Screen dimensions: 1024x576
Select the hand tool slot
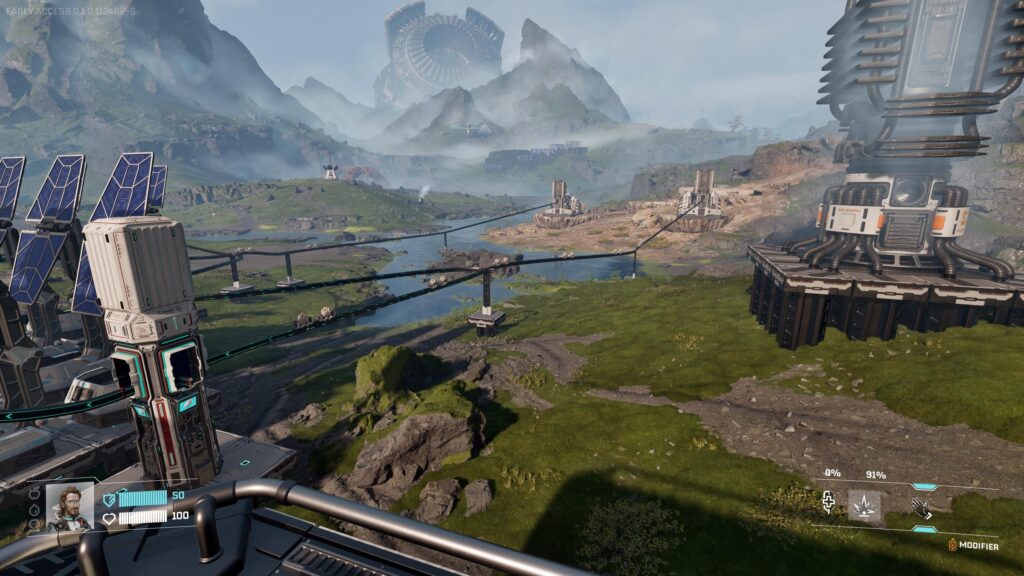[922, 507]
